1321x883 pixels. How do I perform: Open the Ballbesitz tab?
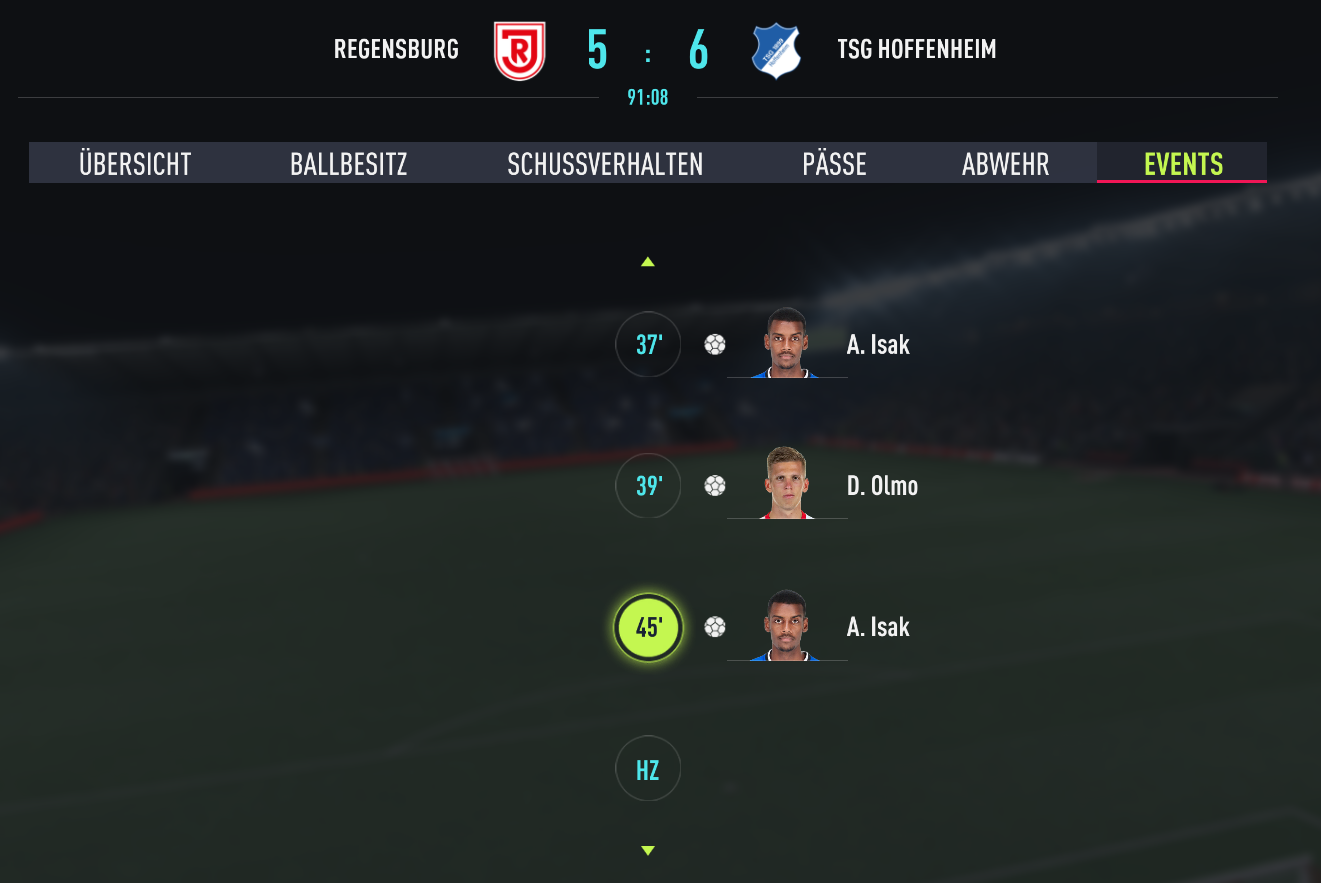point(349,164)
